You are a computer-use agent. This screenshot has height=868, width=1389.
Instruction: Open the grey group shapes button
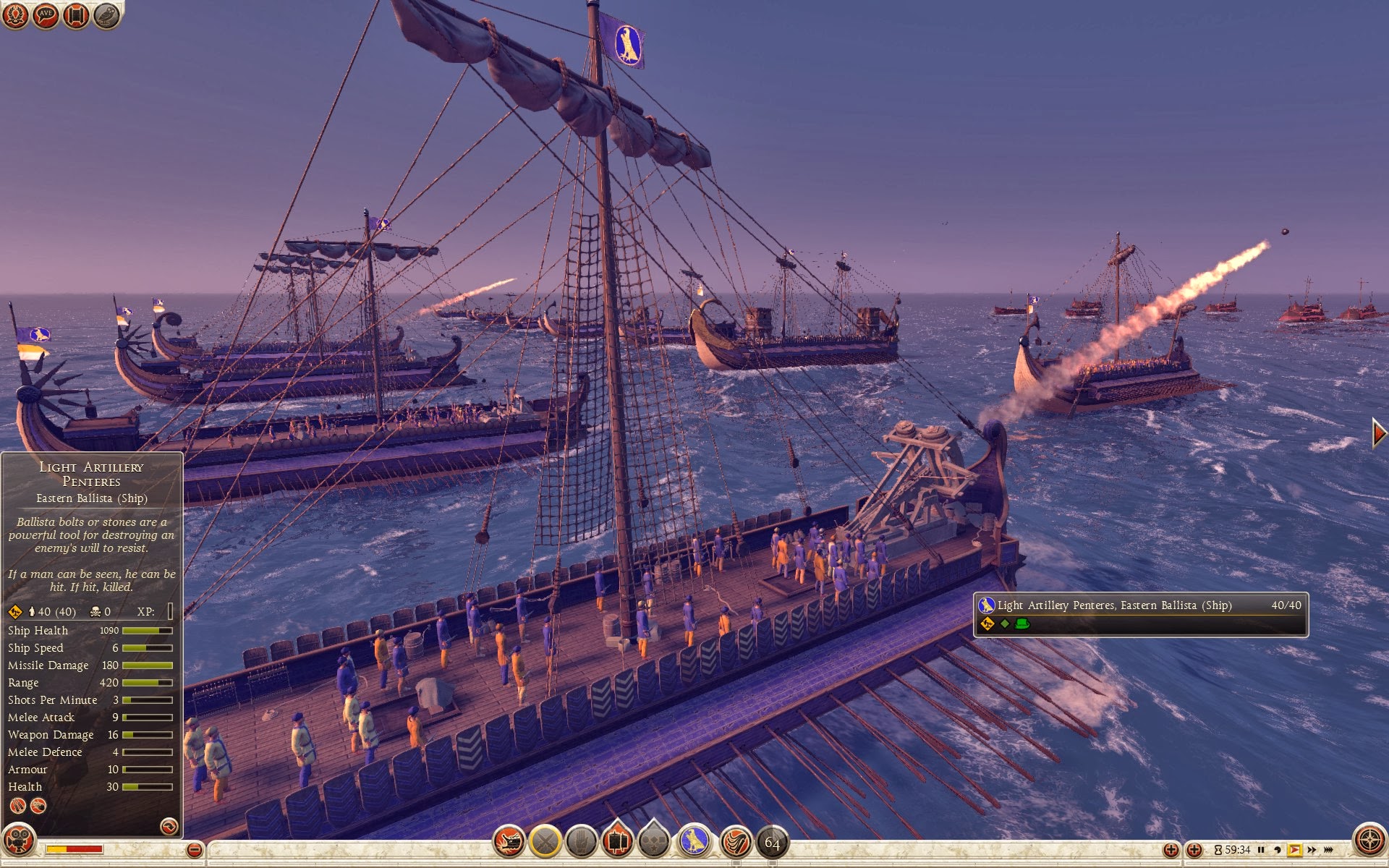pos(654,841)
